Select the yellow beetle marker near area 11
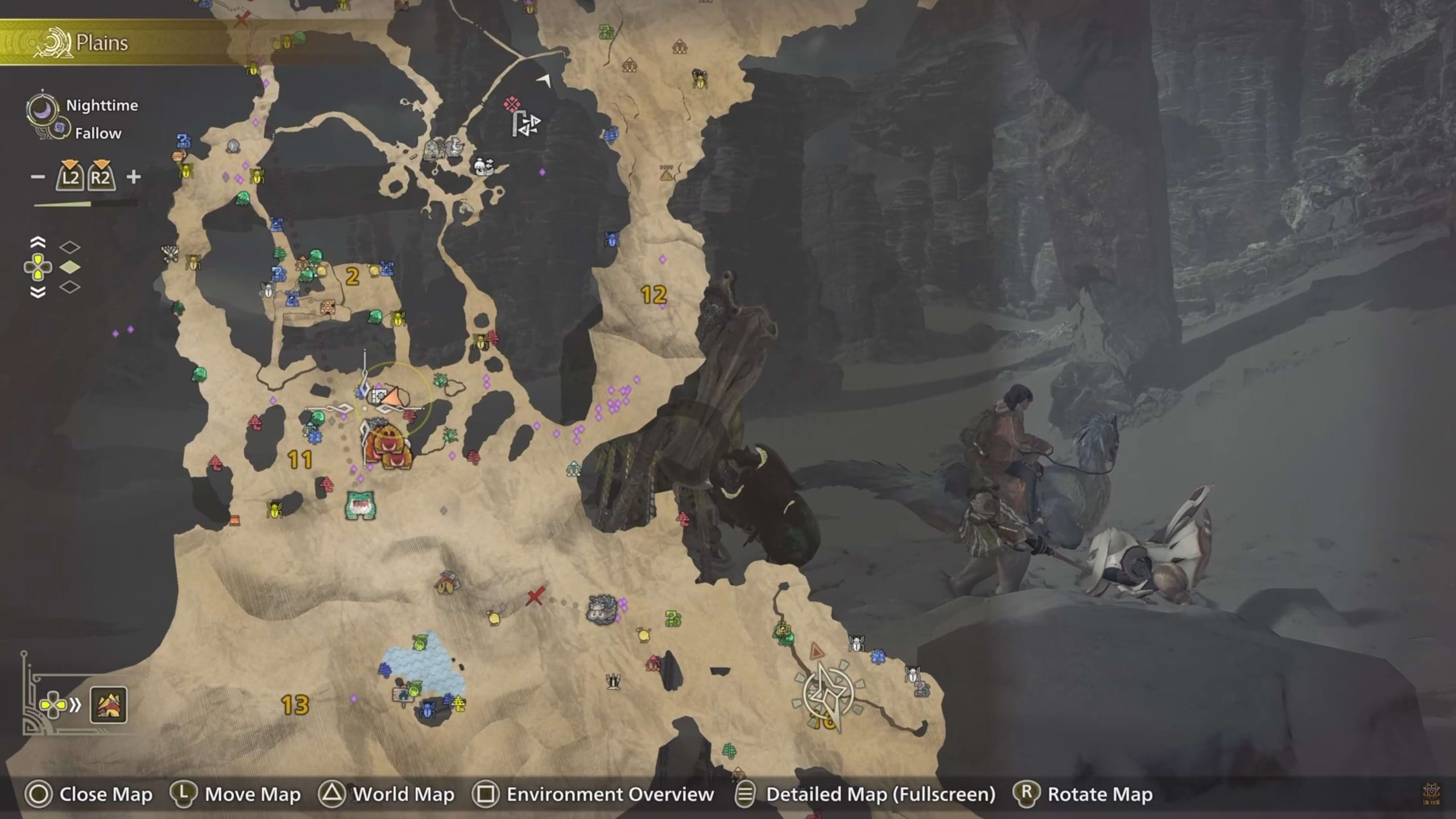The height and width of the screenshot is (819, 1456). pyautogui.click(x=275, y=508)
